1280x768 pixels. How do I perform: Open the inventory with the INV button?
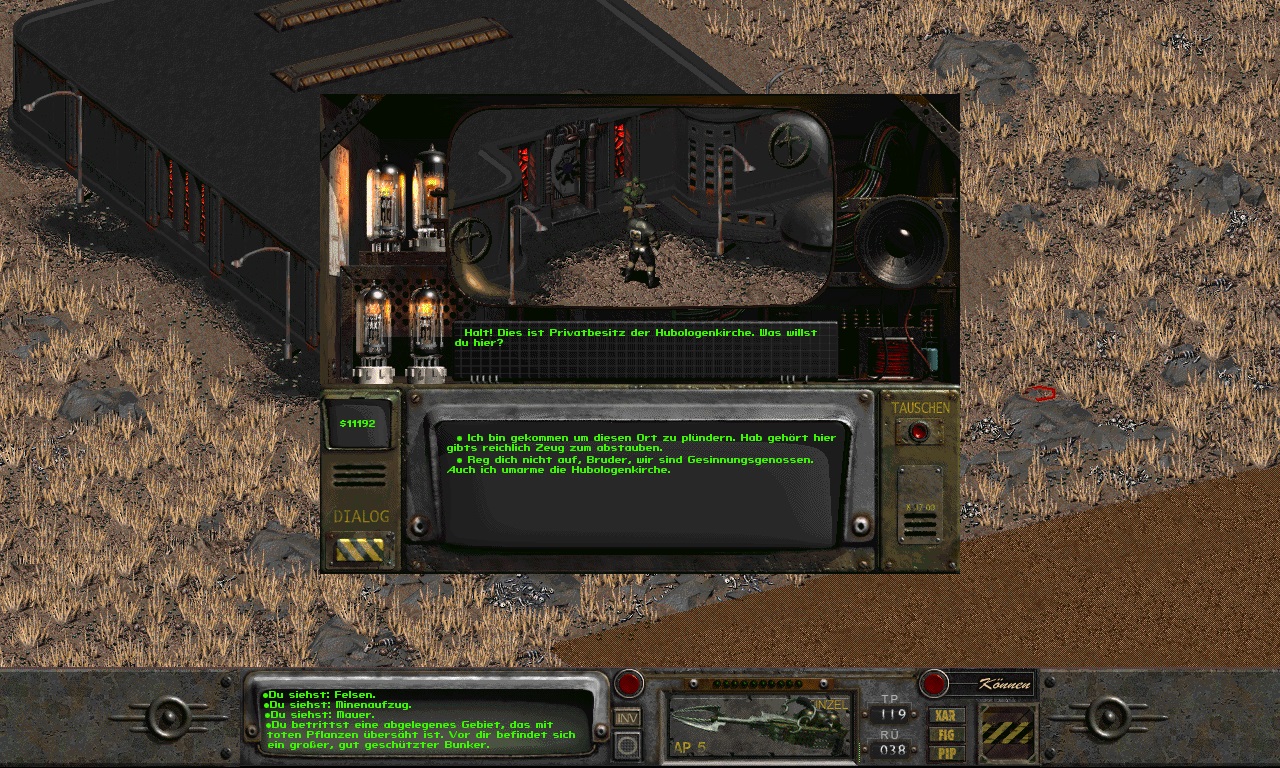pos(627,717)
